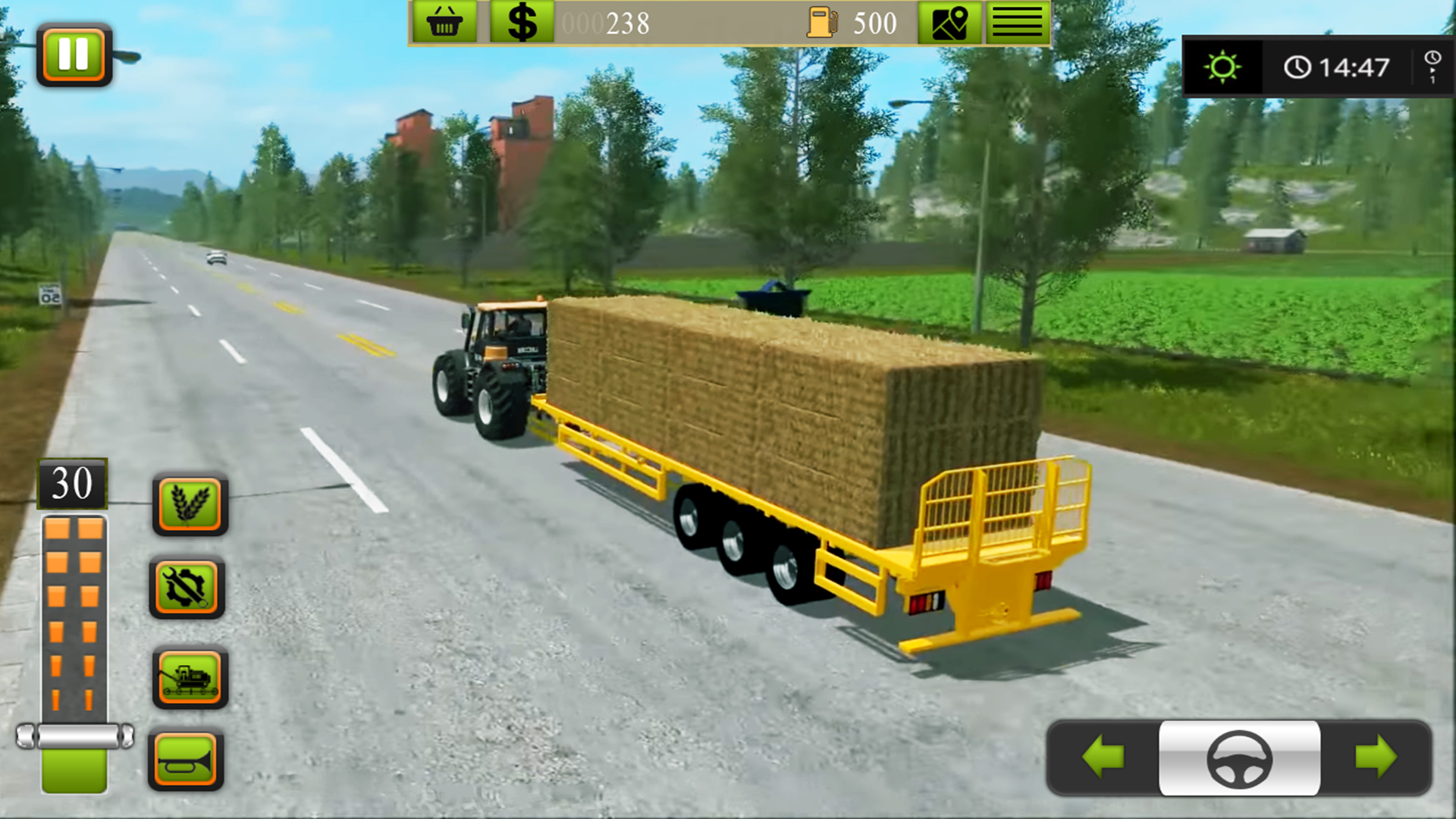Click the dollar currency icon
Viewport: 1456px width, 819px height.
coord(522,21)
